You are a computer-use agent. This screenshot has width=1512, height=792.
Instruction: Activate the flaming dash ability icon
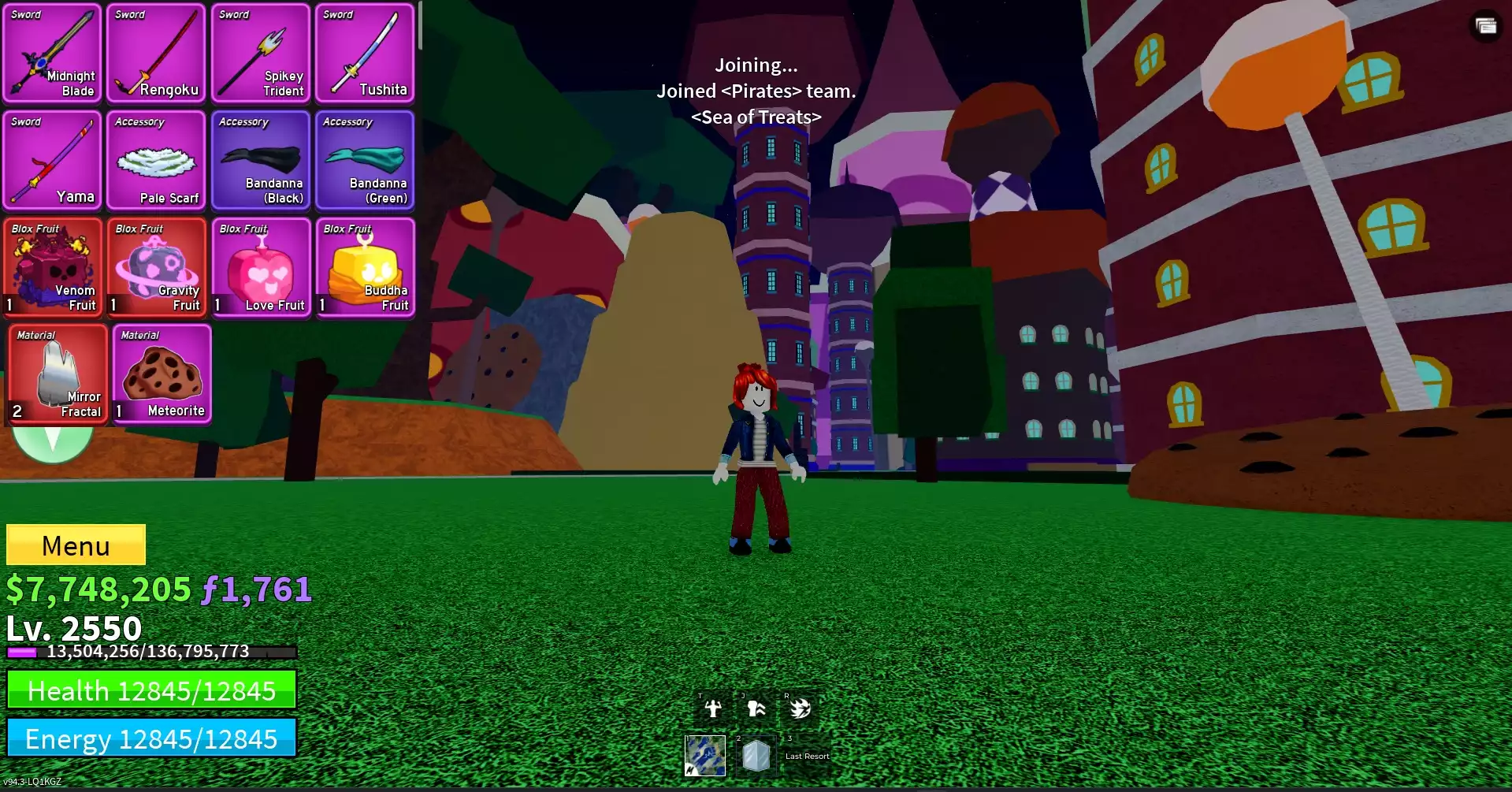pyautogui.click(x=800, y=708)
